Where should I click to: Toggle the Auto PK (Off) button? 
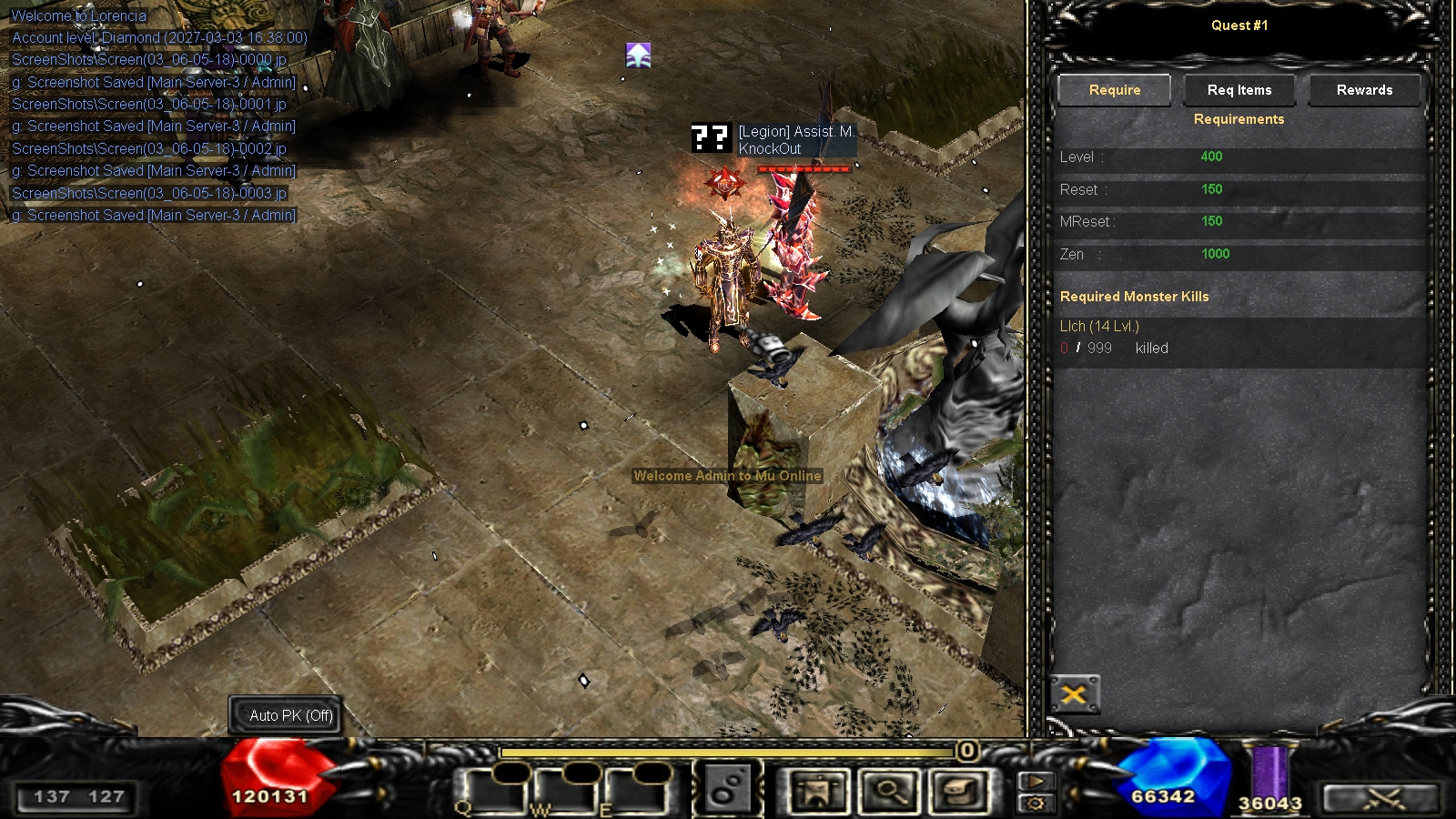point(291,716)
